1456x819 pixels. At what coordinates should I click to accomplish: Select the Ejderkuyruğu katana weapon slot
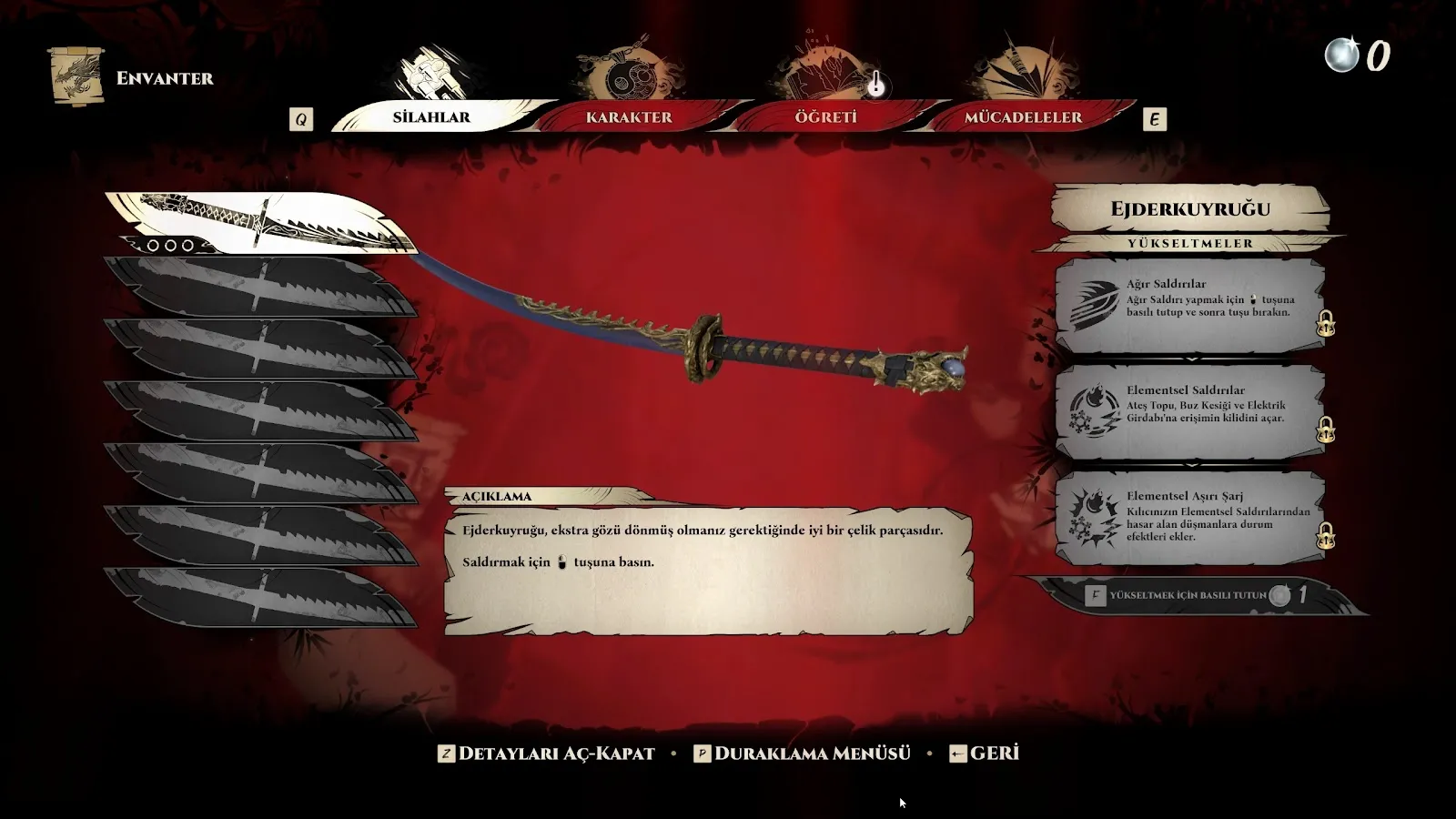[x=259, y=223]
